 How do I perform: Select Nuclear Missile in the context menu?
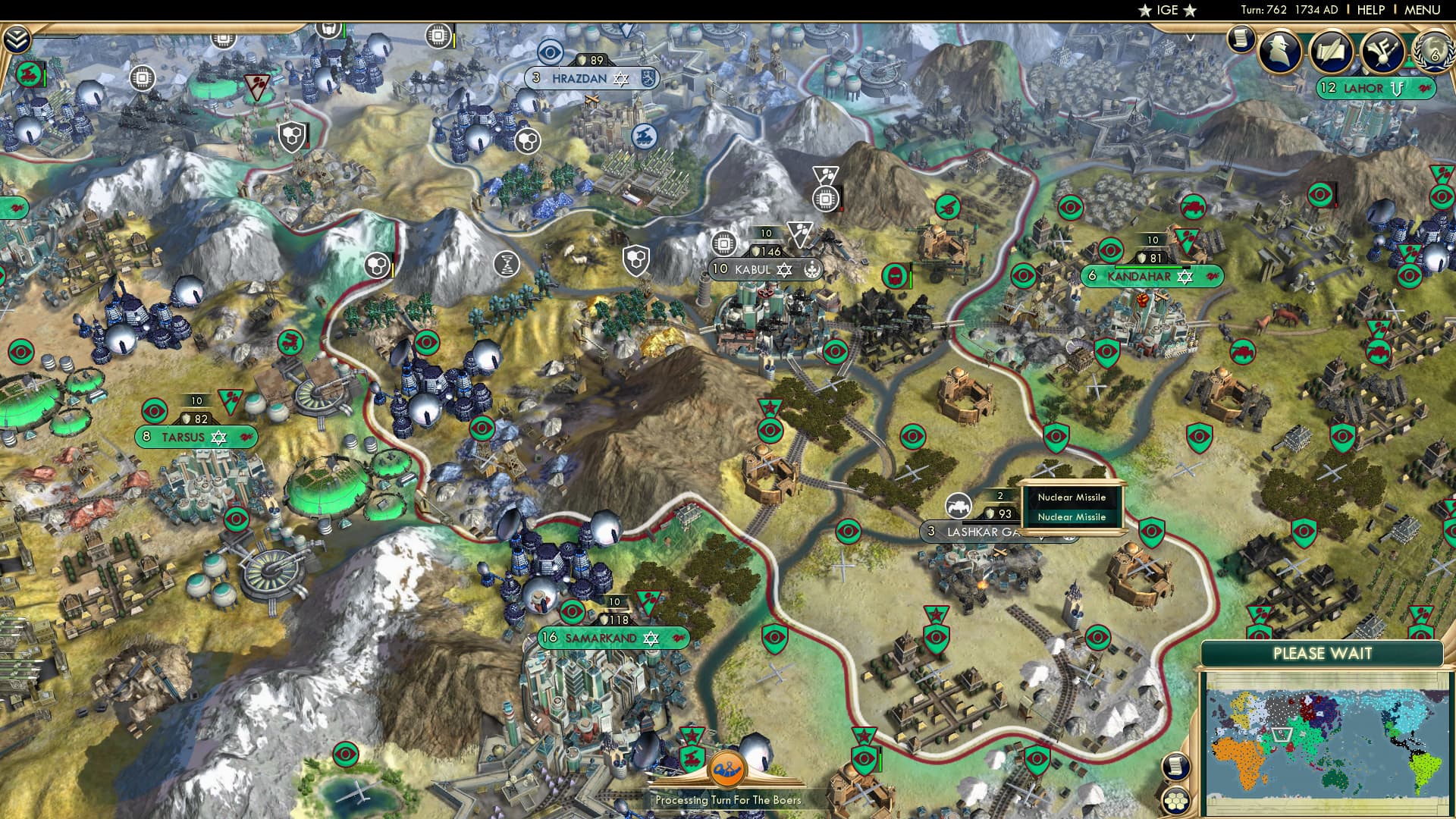pyautogui.click(x=1072, y=497)
